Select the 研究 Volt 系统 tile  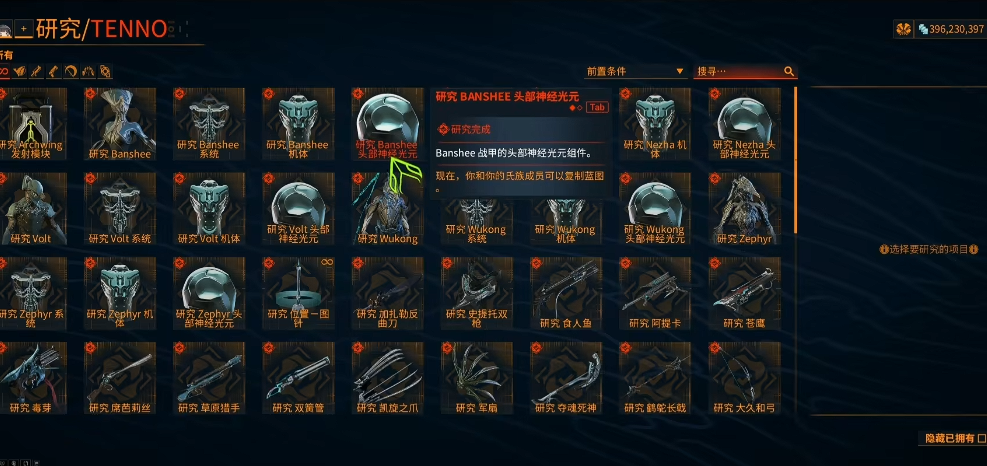(119, 208)
